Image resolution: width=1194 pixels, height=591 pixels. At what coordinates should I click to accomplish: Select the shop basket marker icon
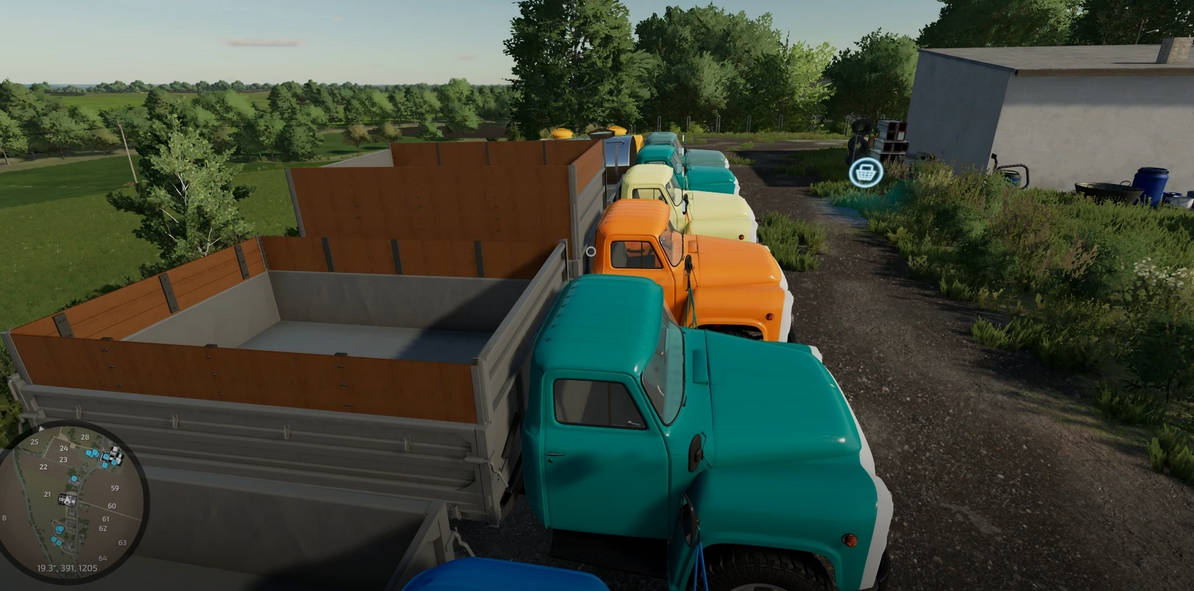tap(866, 173)
